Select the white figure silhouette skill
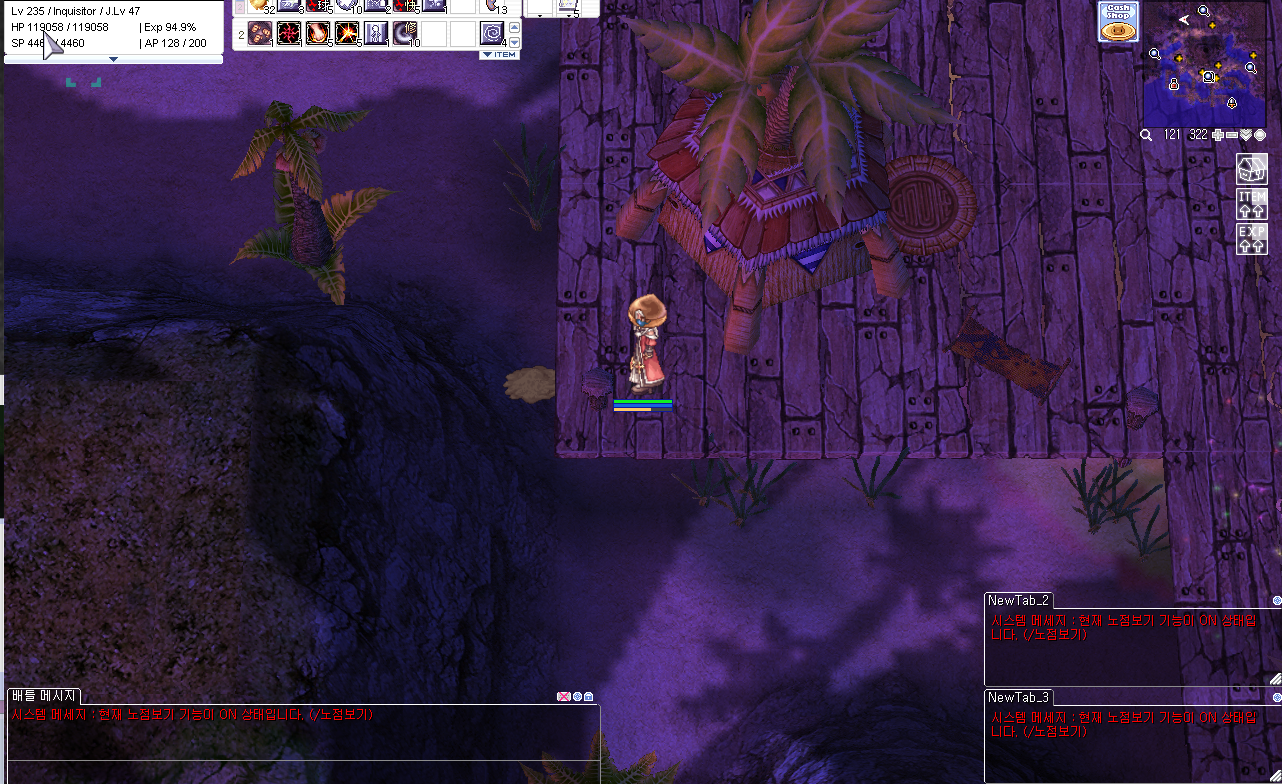Viewport: 1282px width, 784px height. click(x=376, y=34)
